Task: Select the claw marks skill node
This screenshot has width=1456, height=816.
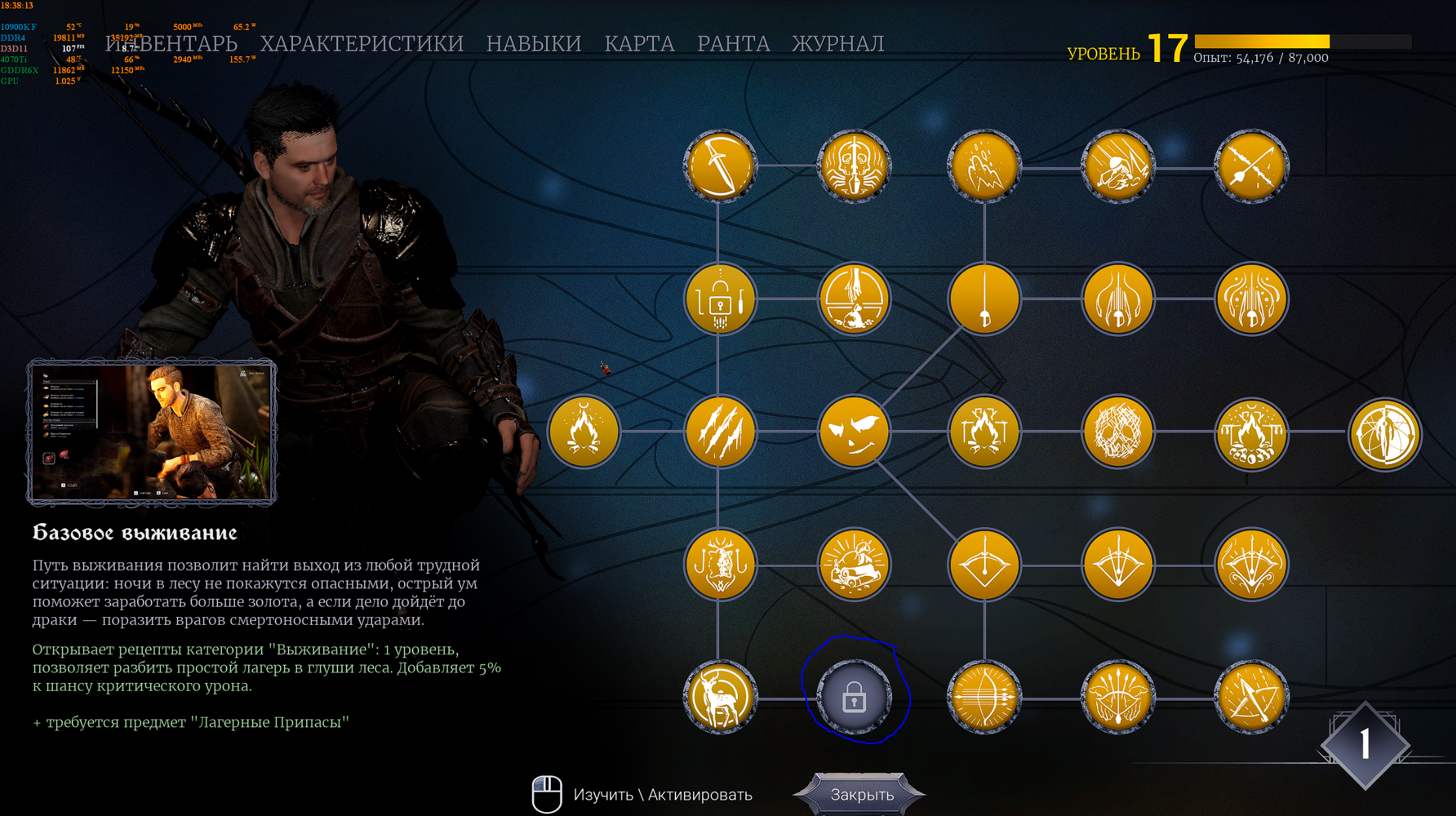Action: (x=720, y=432)
